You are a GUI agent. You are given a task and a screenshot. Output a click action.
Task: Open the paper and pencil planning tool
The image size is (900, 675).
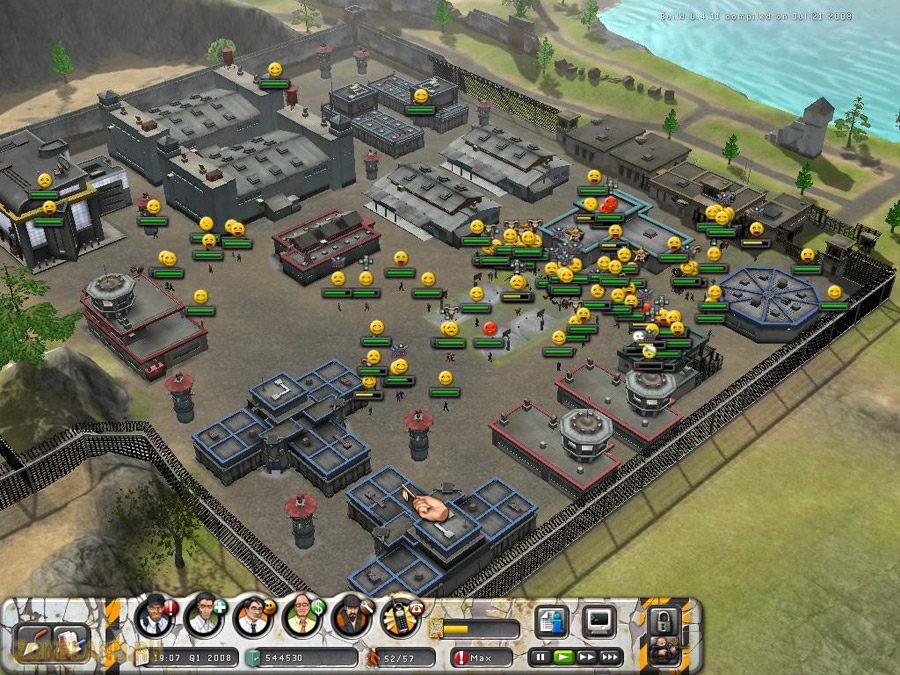coord(71,642)
